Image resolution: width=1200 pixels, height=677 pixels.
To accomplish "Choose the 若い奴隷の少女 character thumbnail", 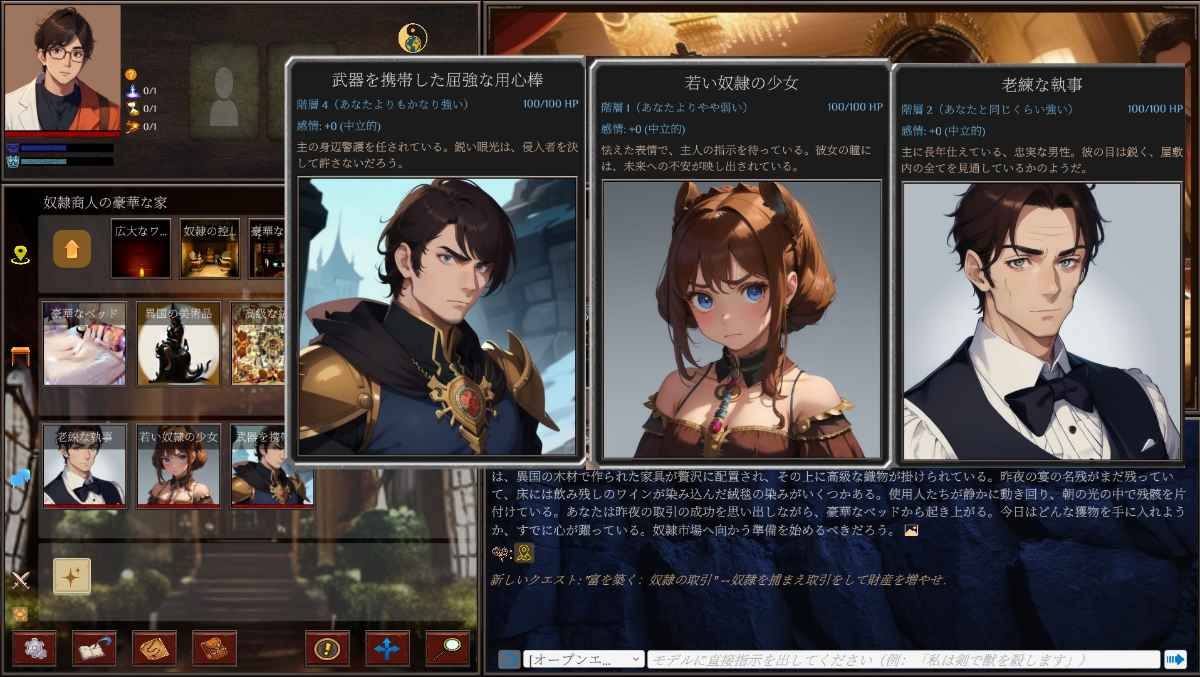I will 178,465.
